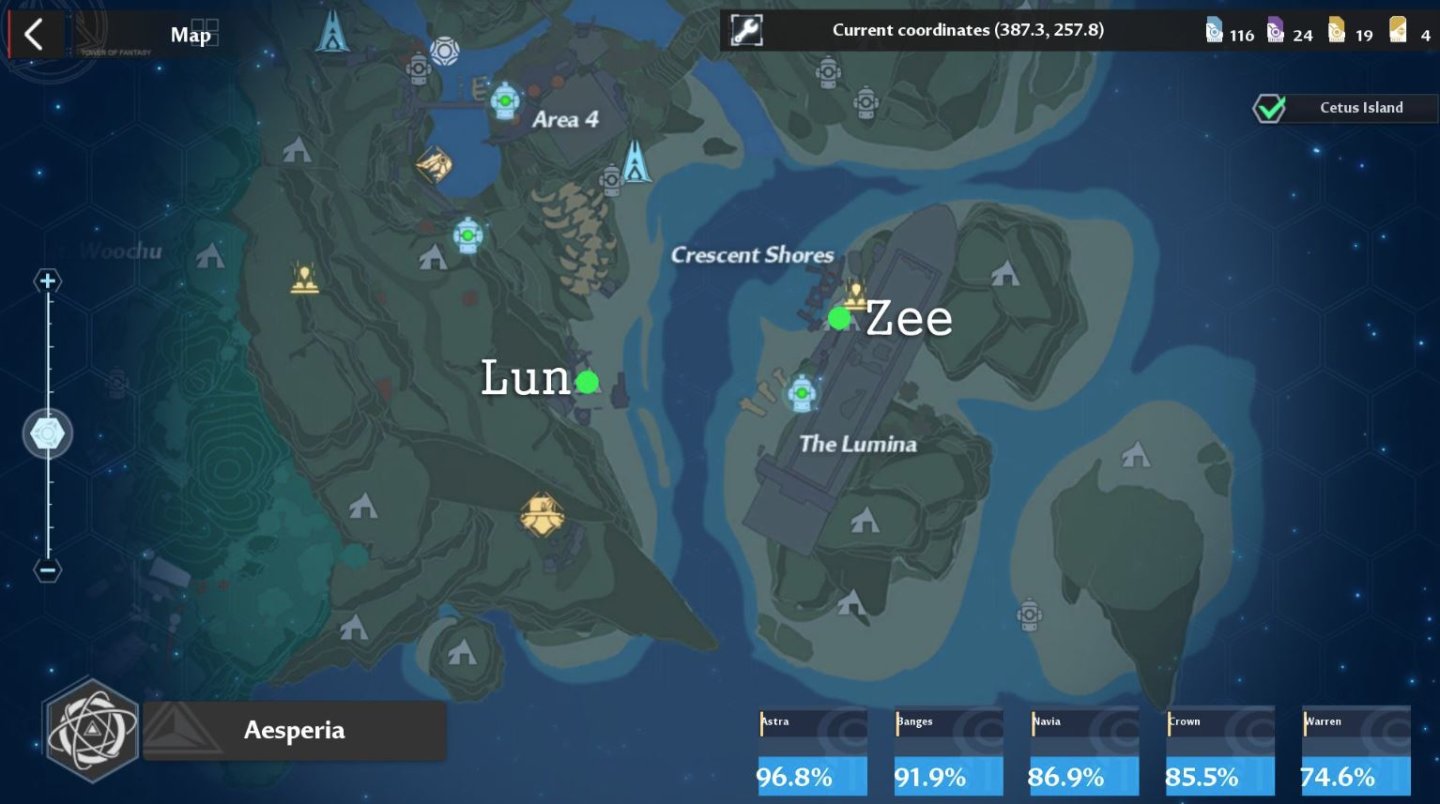Viewport: 1440px width, 804px height.
Task: Open the Warren exploration progress tile
Action: click(x=1355, y=752)
